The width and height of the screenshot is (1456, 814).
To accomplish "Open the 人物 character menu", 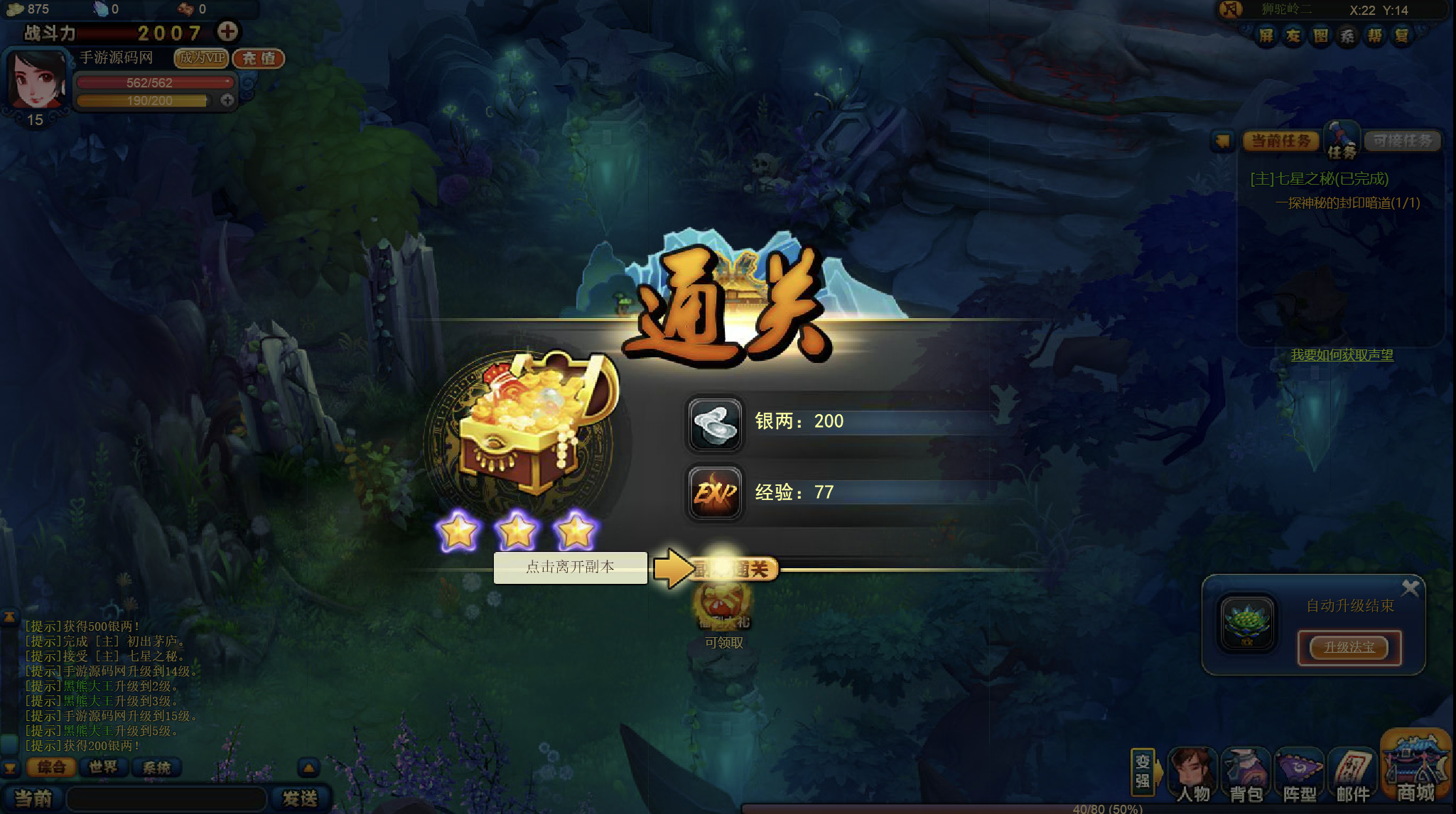I will click(1193, 776).
